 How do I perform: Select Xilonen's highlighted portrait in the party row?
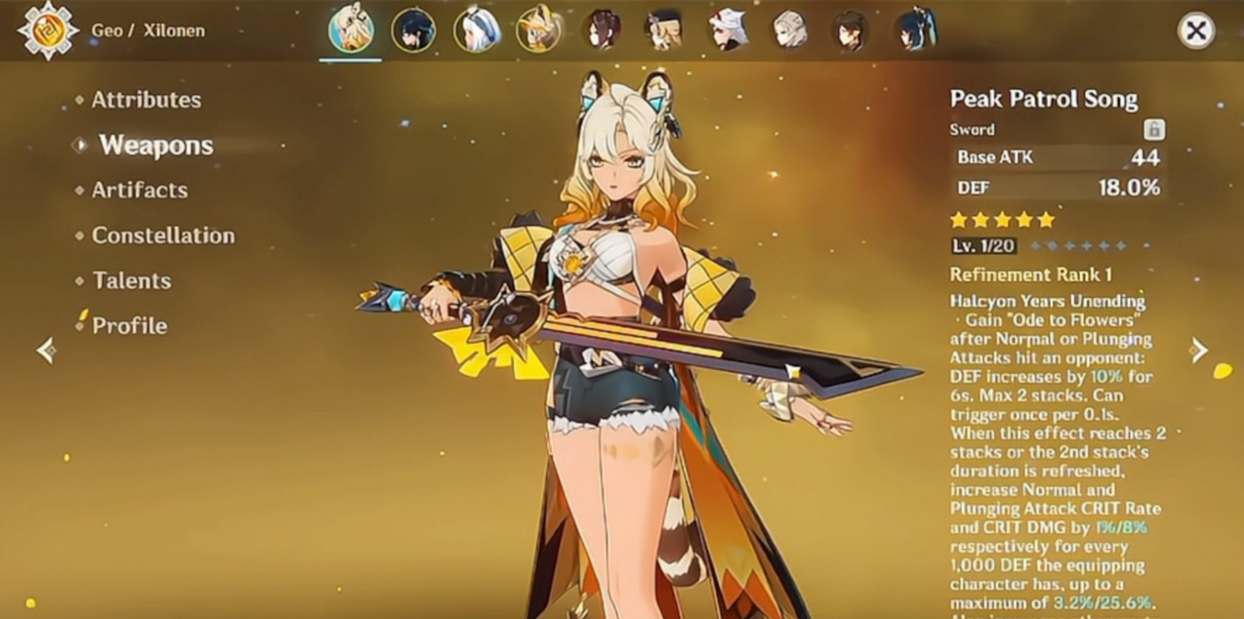351,30
